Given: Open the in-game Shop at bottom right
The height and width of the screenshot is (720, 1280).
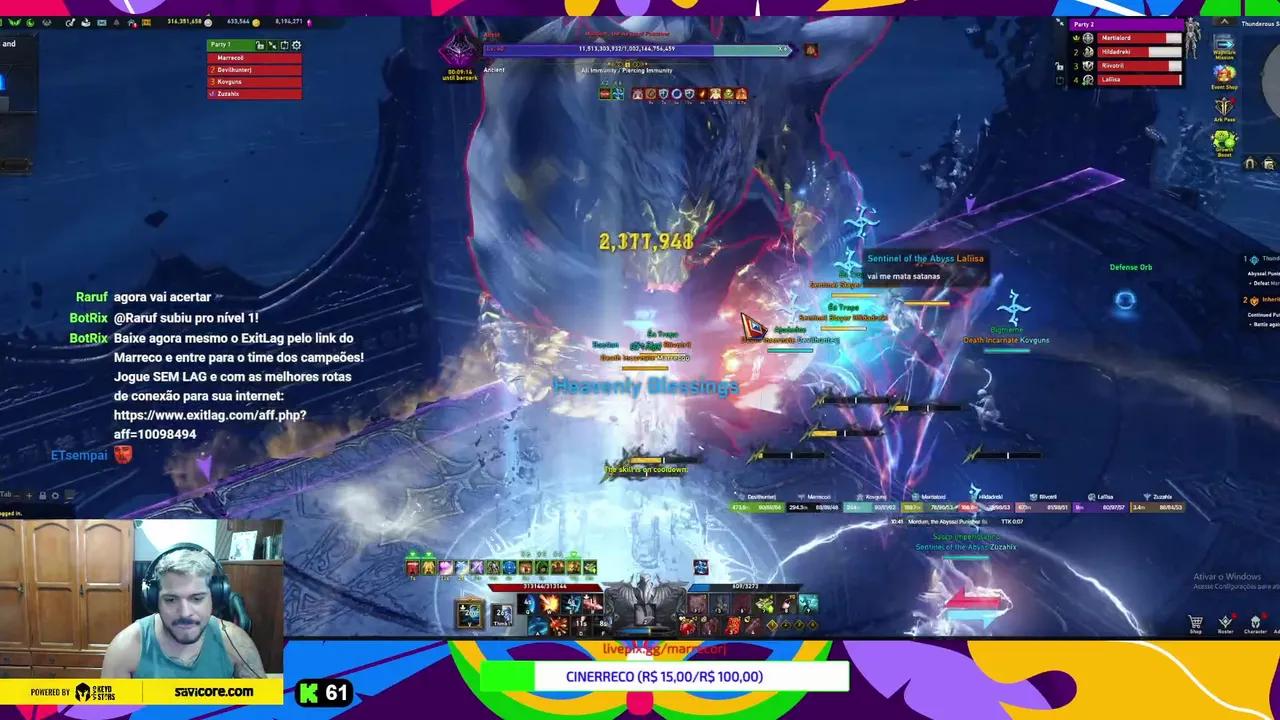Looking at the screenshot, I should [x=1195, y=623].
